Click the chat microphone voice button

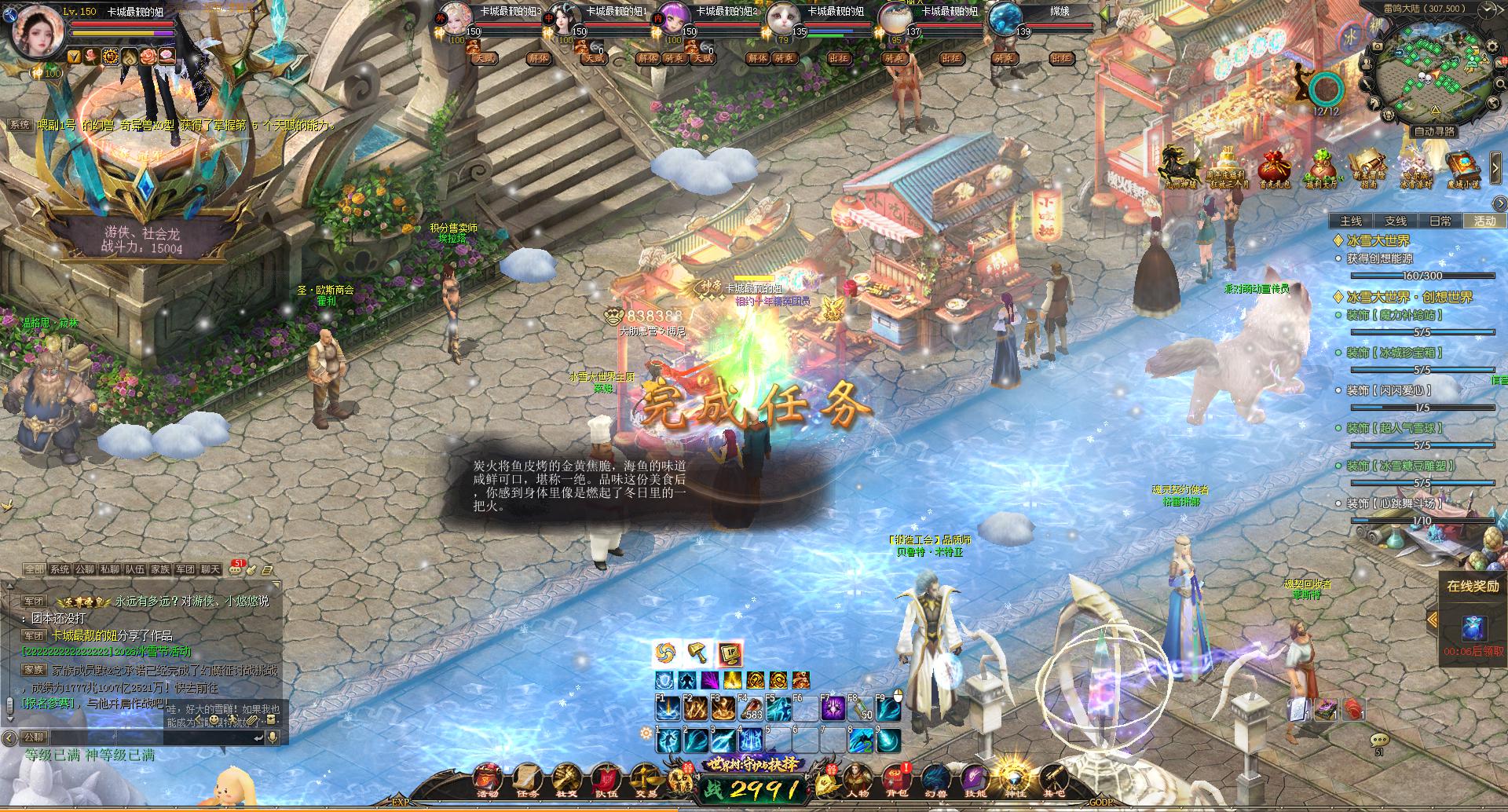(273, 737)
